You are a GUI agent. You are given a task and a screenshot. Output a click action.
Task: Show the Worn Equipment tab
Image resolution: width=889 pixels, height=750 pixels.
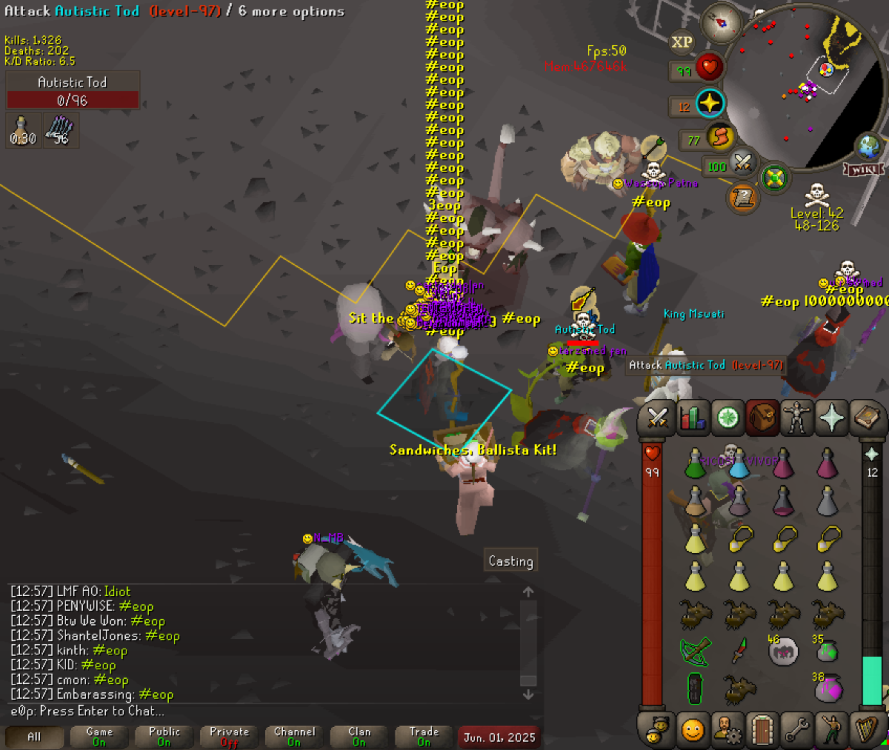(x=797, y=418)
